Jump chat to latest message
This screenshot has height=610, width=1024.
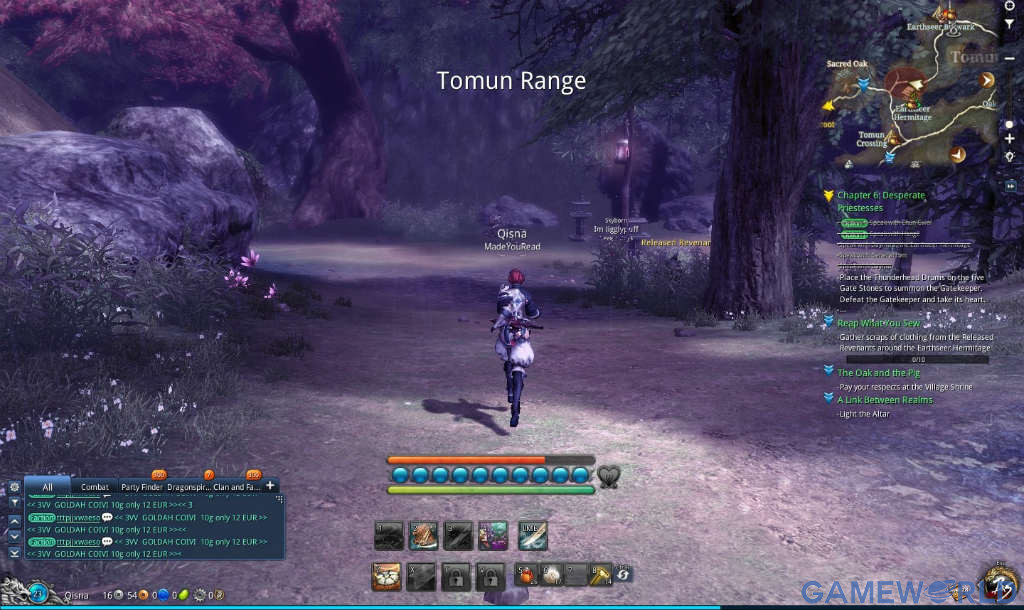click(x=14, y=552)
